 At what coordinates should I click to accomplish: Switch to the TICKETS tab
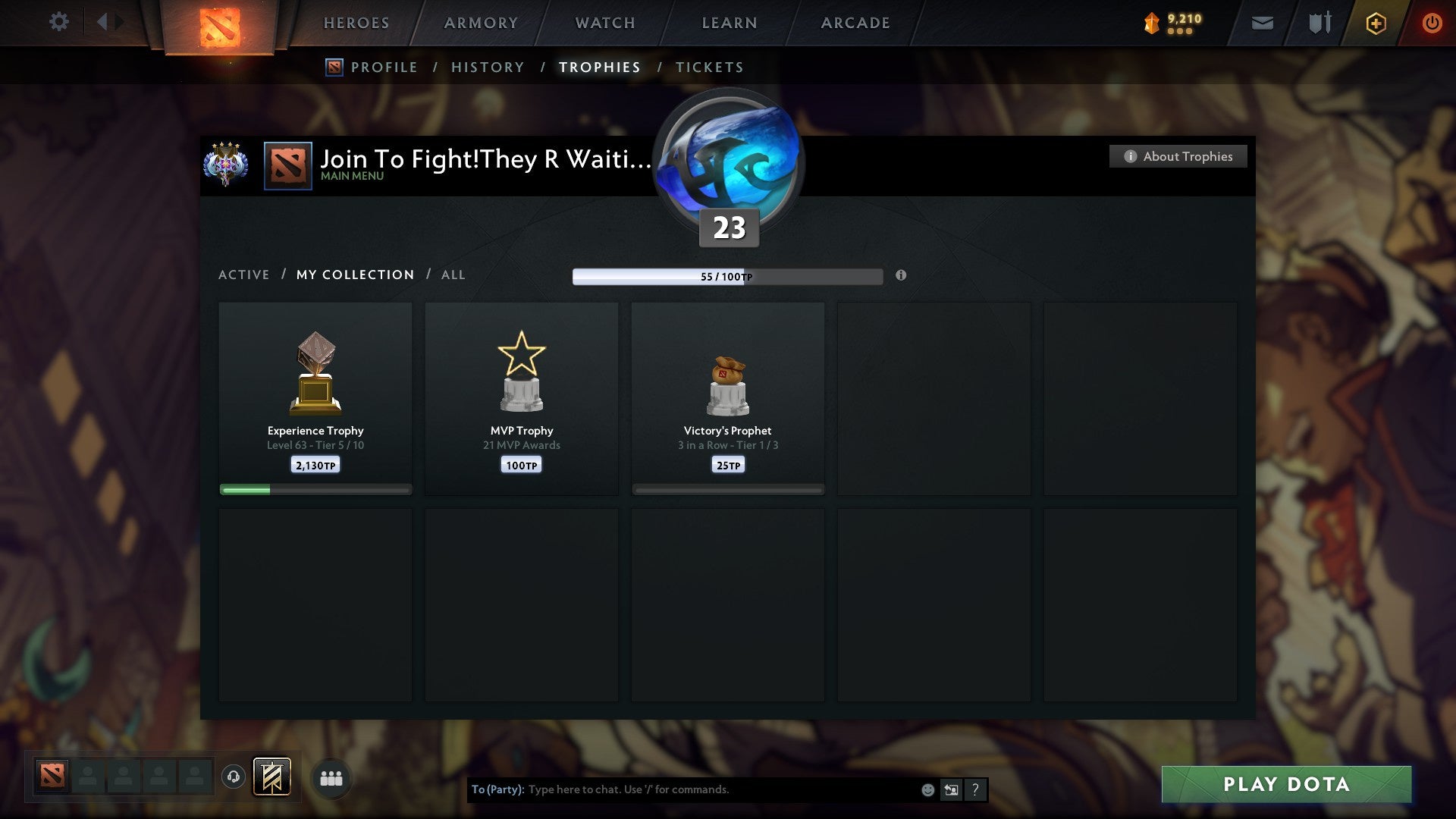click(x=708, y=67)
